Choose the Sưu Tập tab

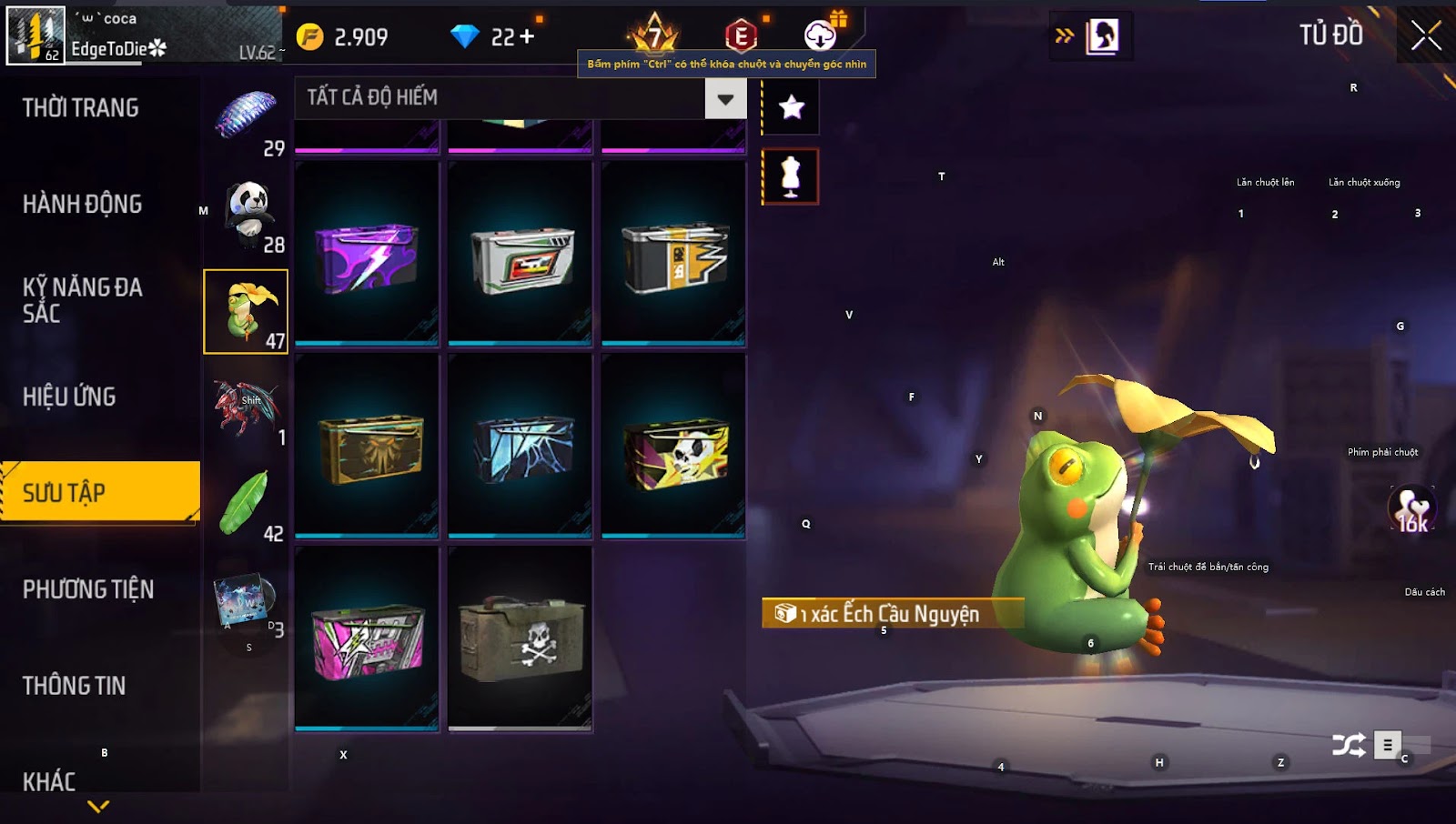pos(99,492)
